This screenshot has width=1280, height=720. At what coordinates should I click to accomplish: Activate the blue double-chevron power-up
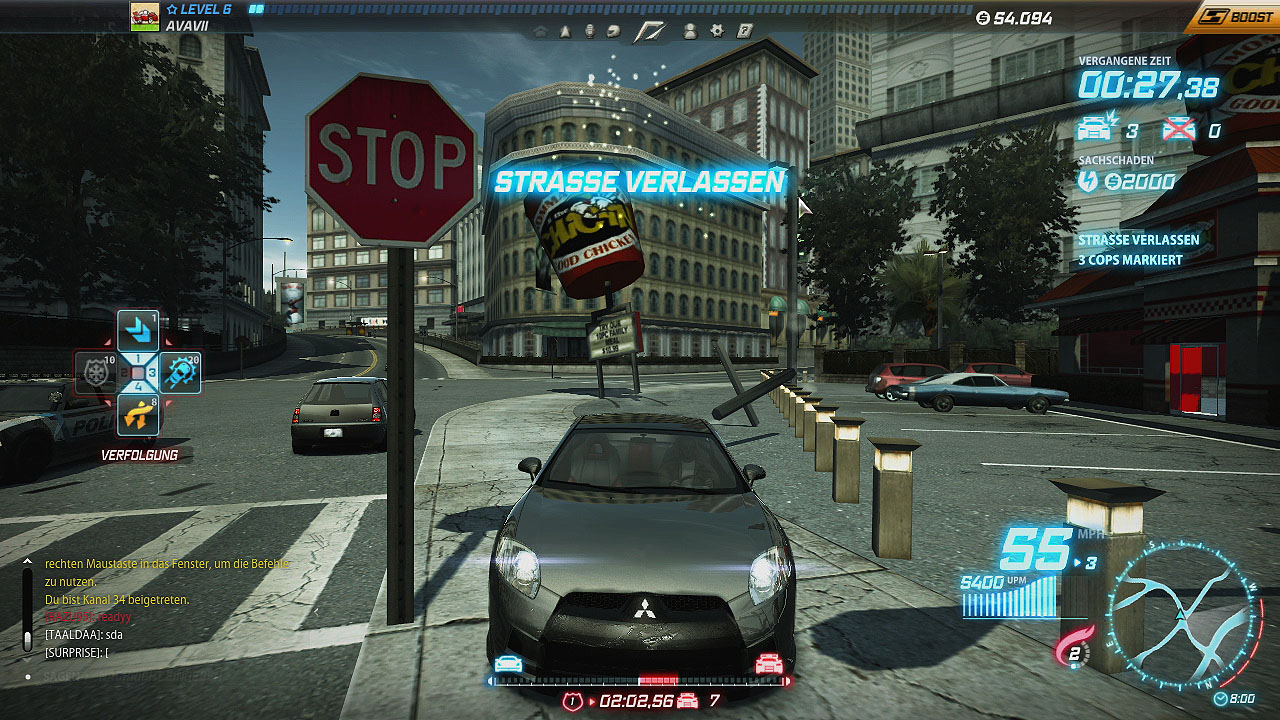coord(138,331)
